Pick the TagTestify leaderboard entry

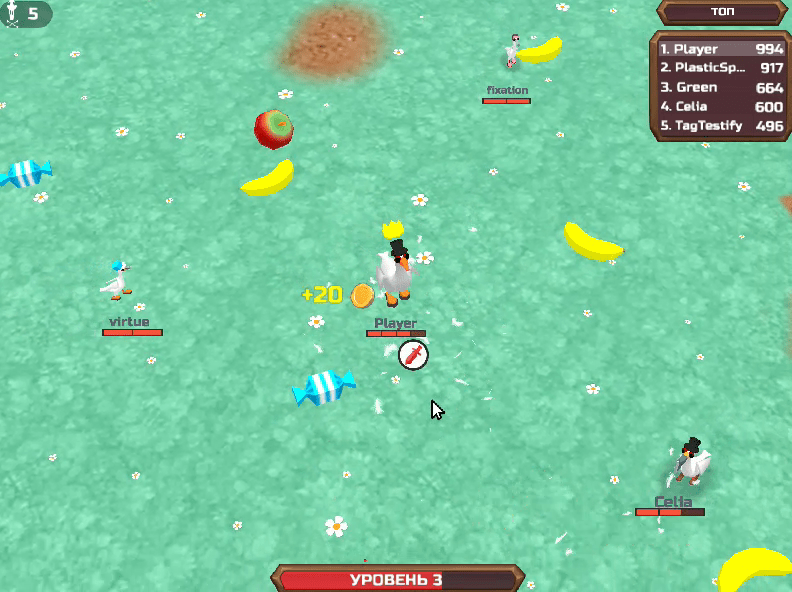tap(720, 126)
